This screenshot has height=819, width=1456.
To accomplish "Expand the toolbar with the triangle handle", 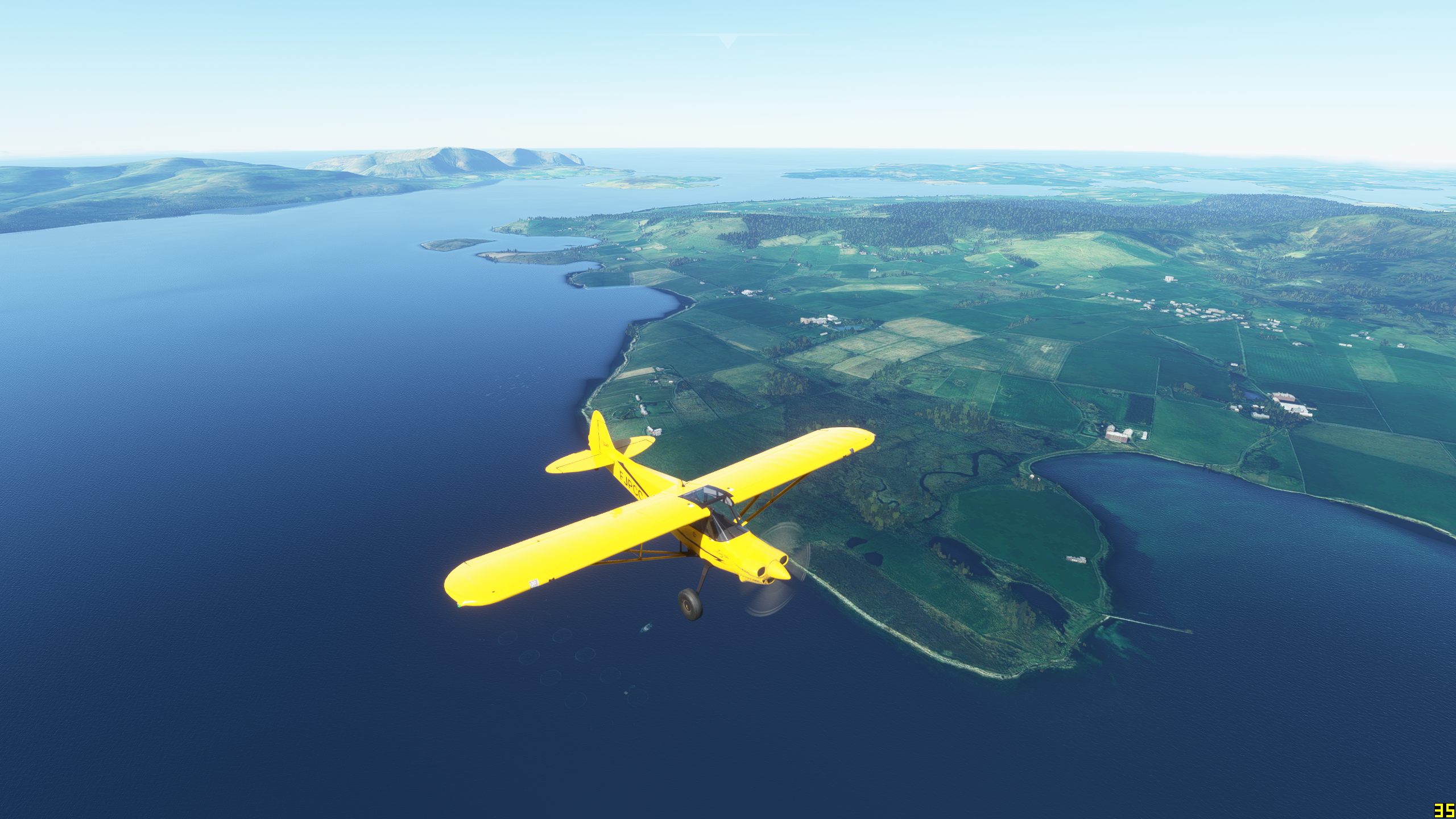I will click(727, 40).
